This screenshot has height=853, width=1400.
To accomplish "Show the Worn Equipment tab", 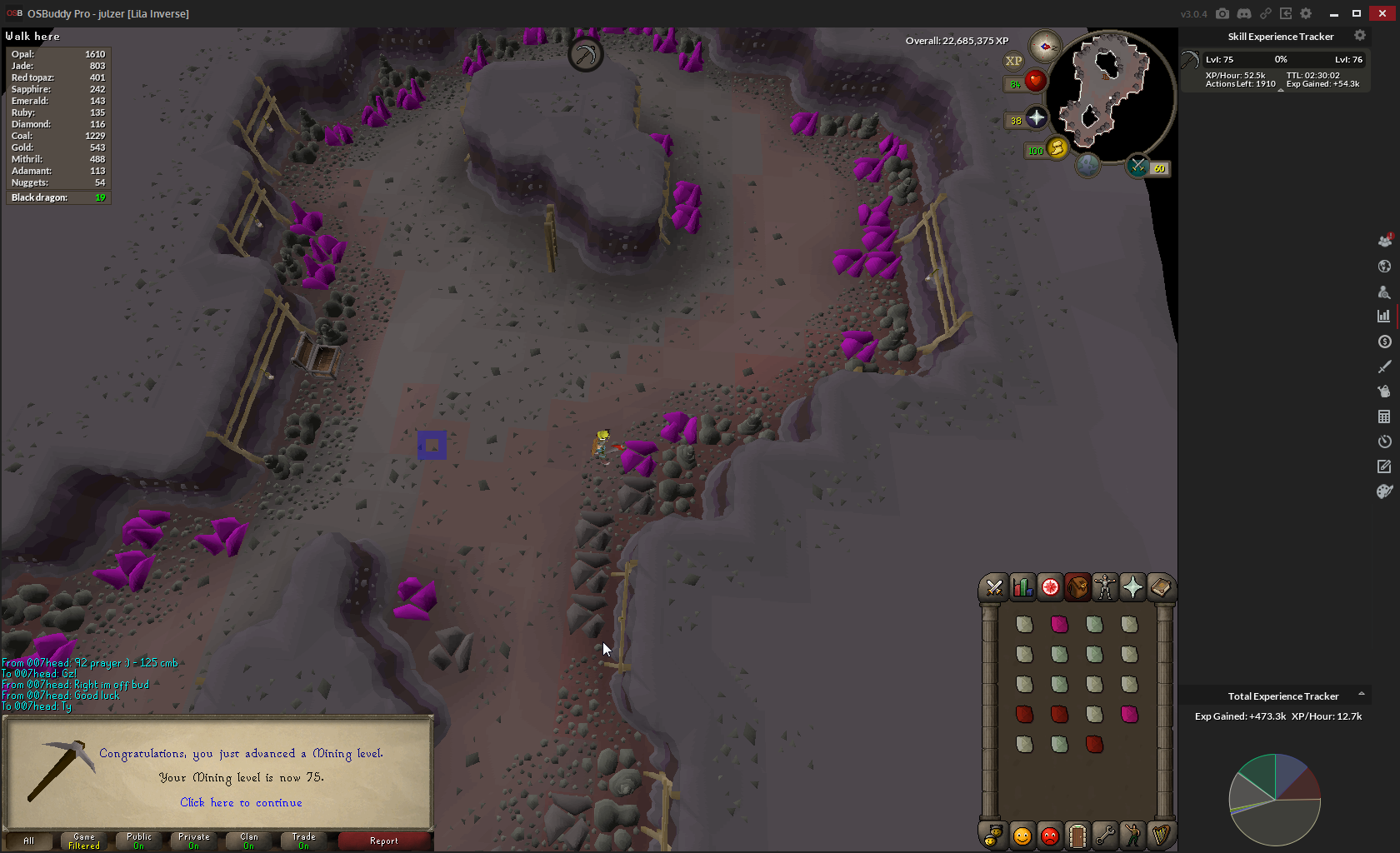I will pos(1105,588).
